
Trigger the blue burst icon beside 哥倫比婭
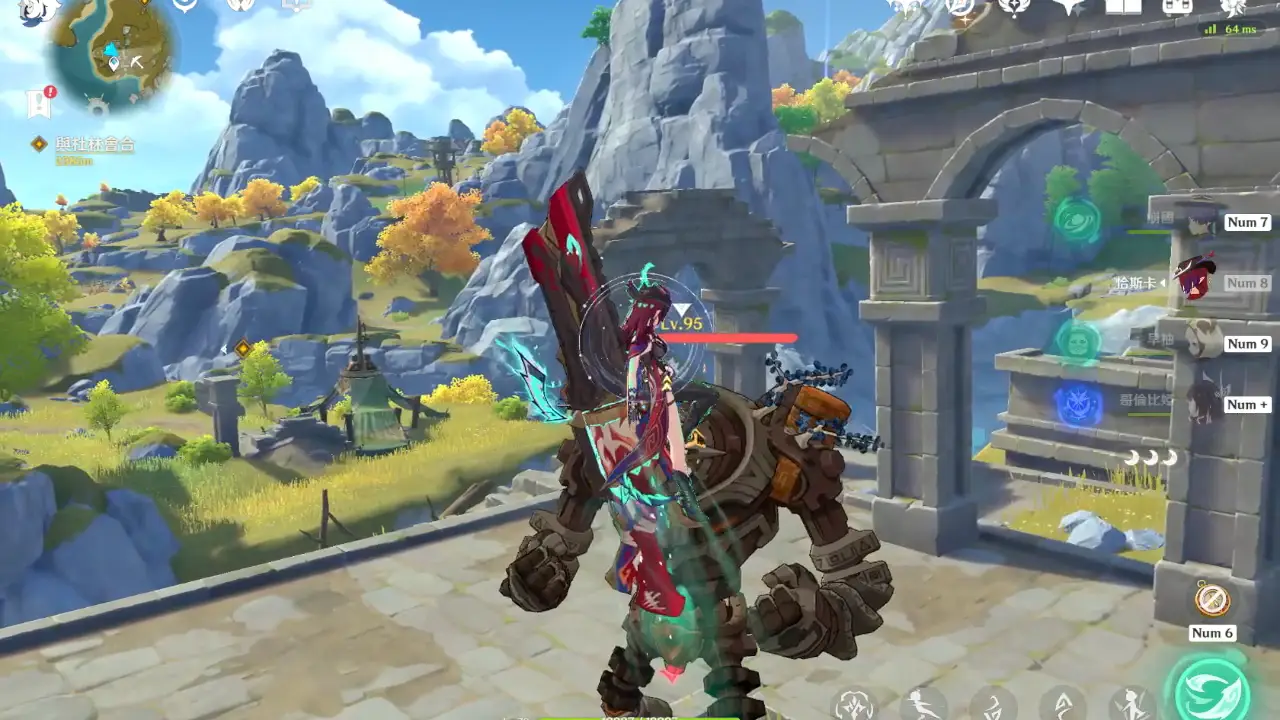1078,406
